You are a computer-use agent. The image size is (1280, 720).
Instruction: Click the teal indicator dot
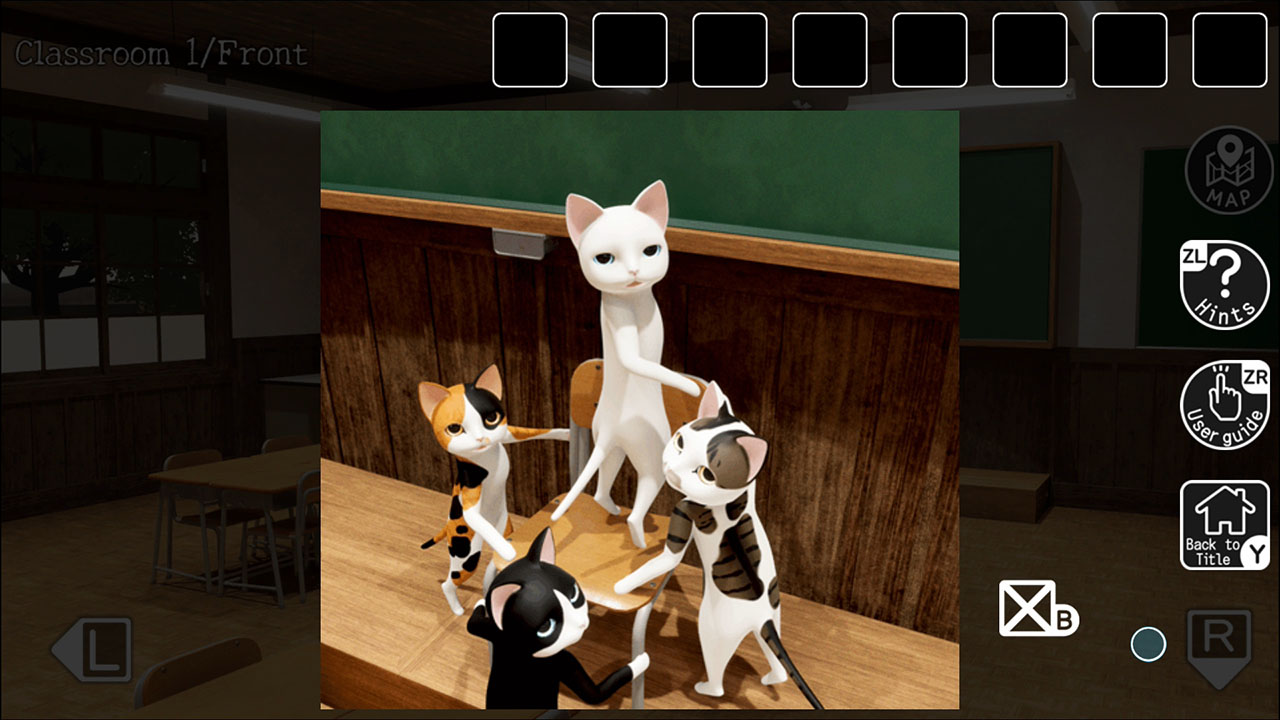[1148, 644]
